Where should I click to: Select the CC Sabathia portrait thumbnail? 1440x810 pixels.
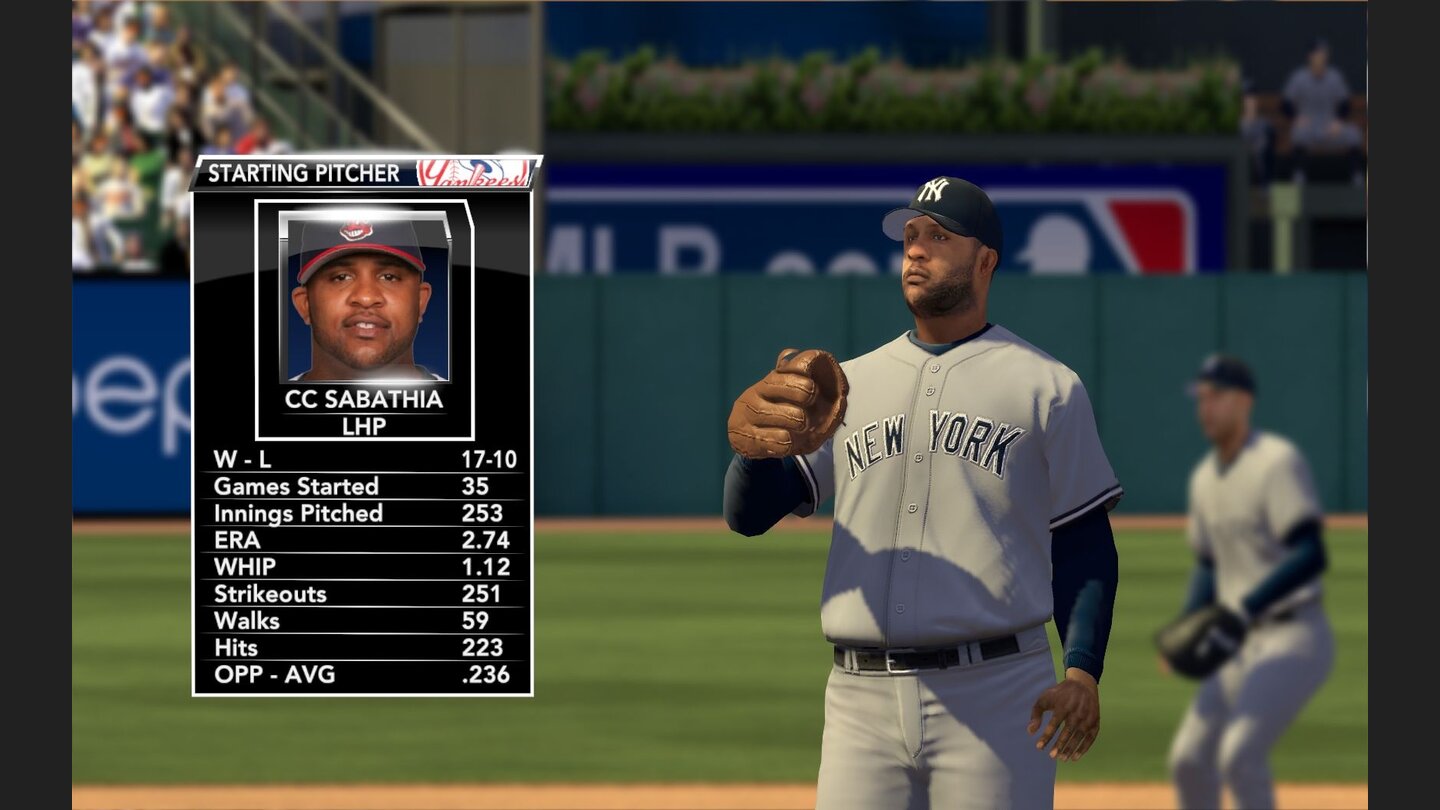coord(363,295)
